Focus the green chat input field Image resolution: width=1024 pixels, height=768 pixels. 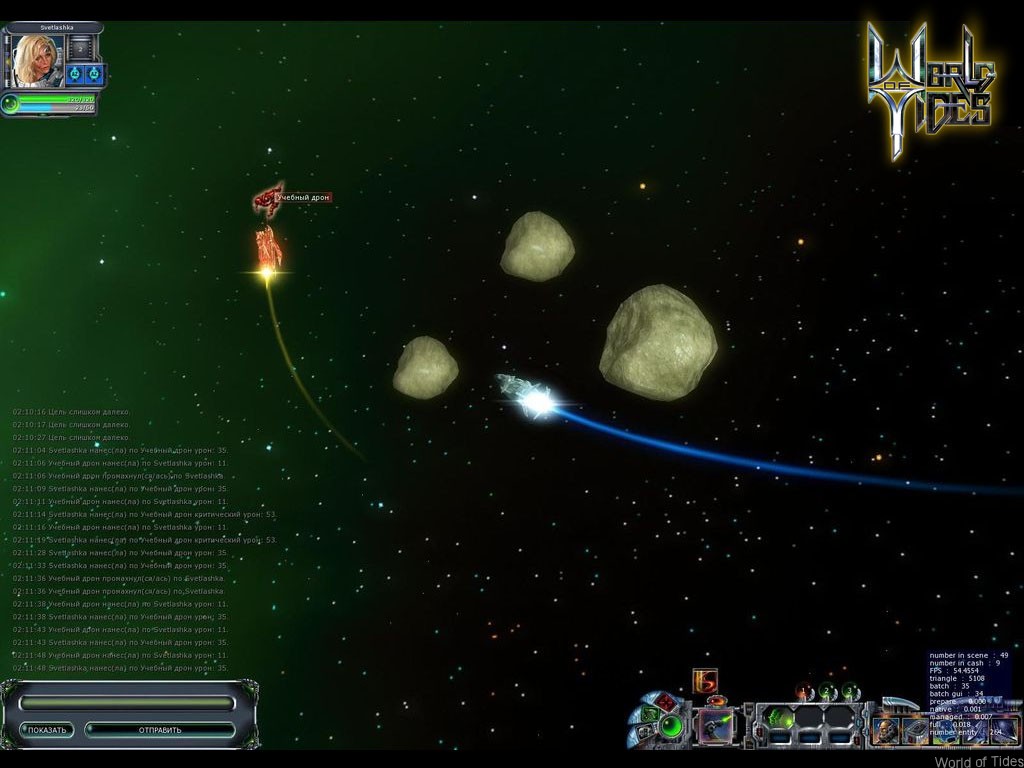[x=126, y=704]
